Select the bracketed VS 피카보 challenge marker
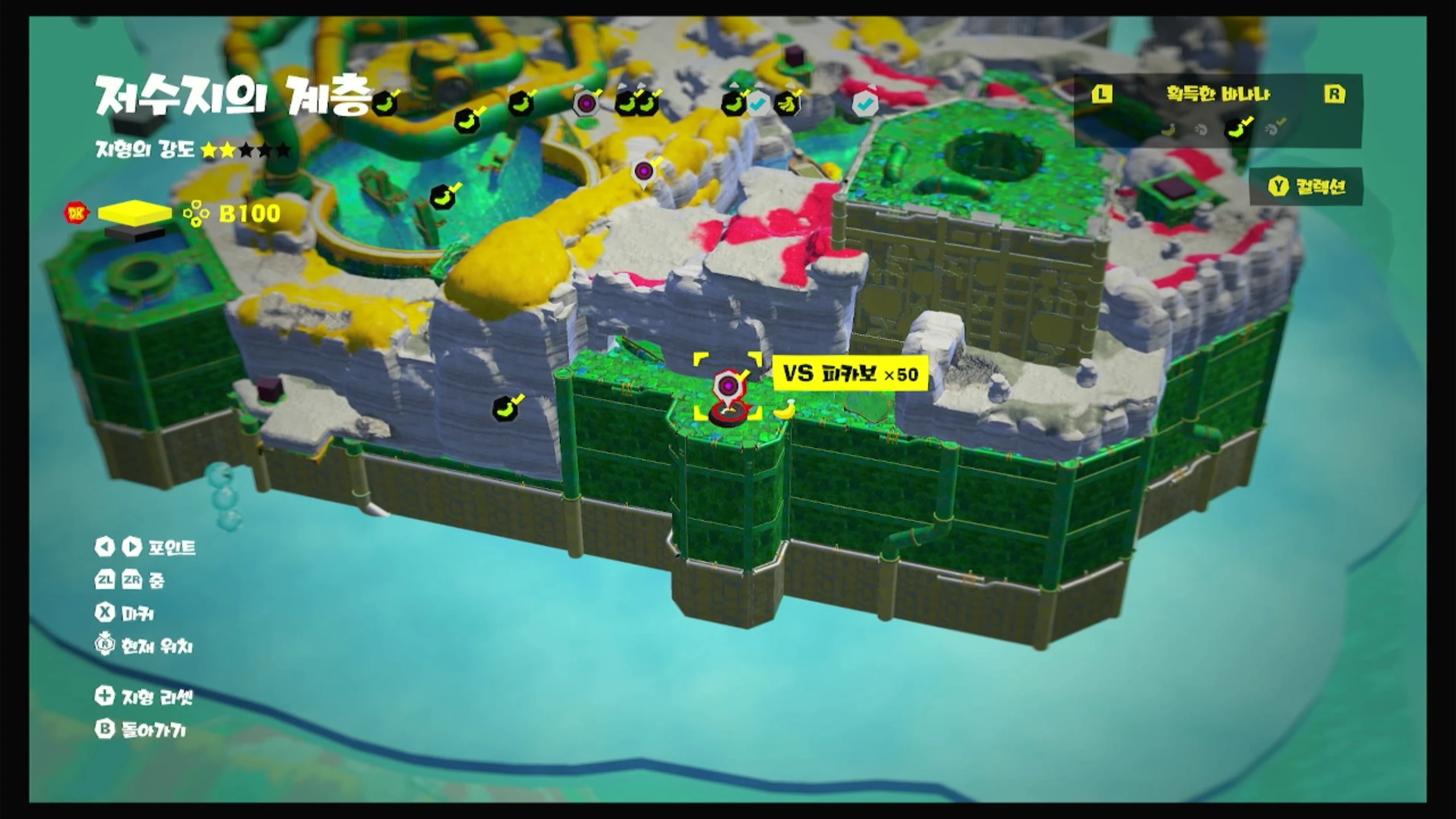Screen dimensions: 1456x819 [x=726, y=387]
